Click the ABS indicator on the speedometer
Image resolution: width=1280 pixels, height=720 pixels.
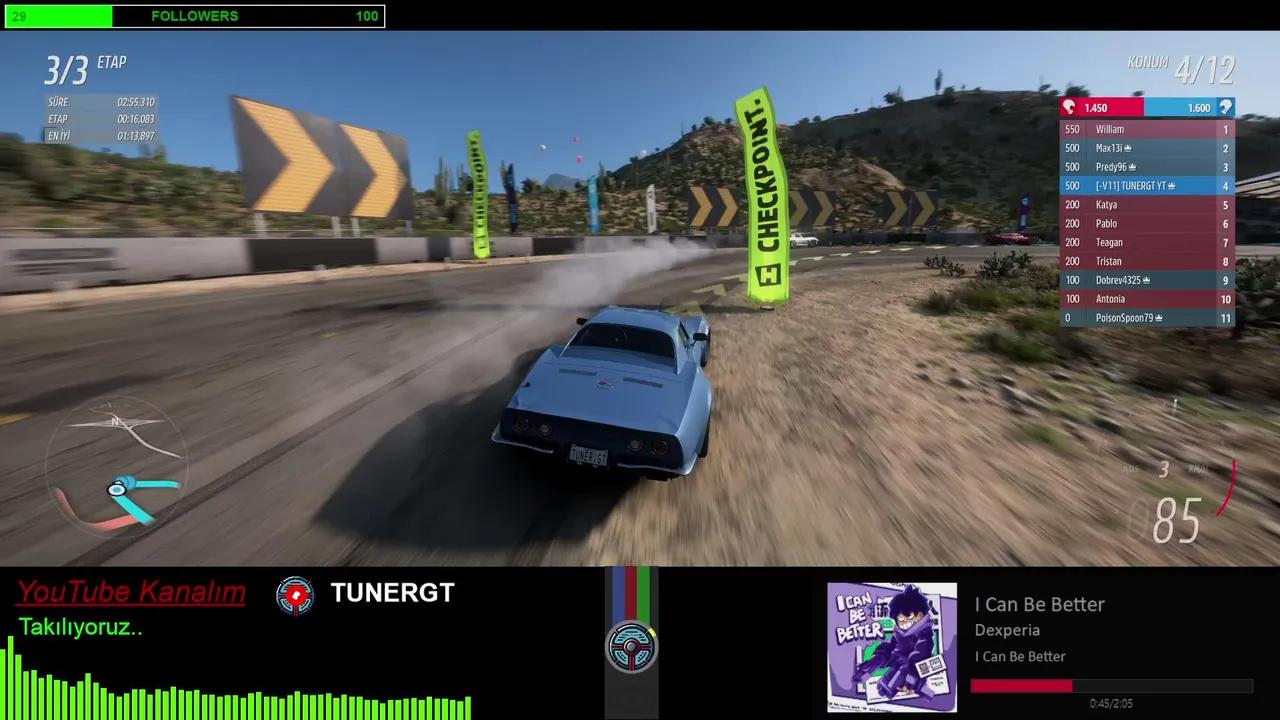coord(1131,468)
